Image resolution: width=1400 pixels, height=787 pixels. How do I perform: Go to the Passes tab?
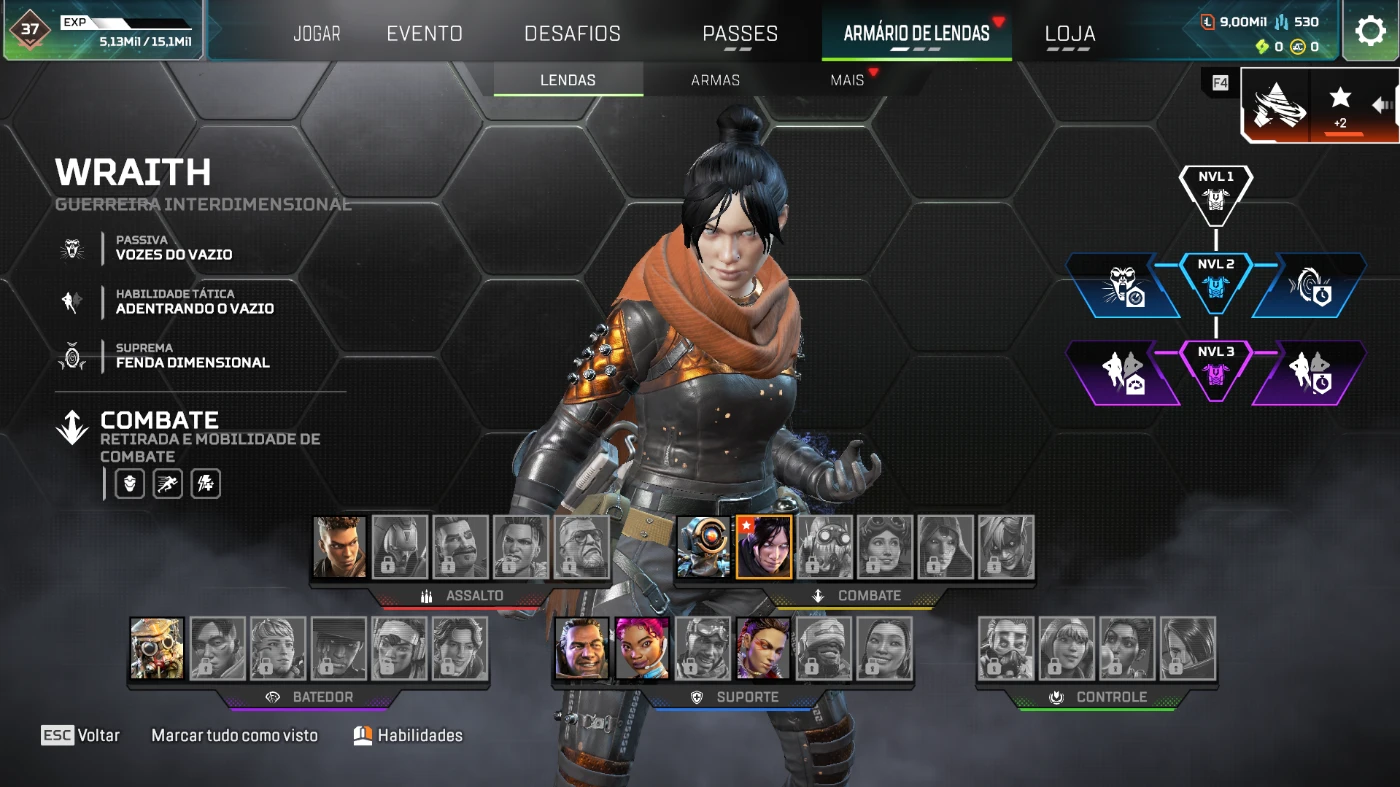click(x=740, y=34)
